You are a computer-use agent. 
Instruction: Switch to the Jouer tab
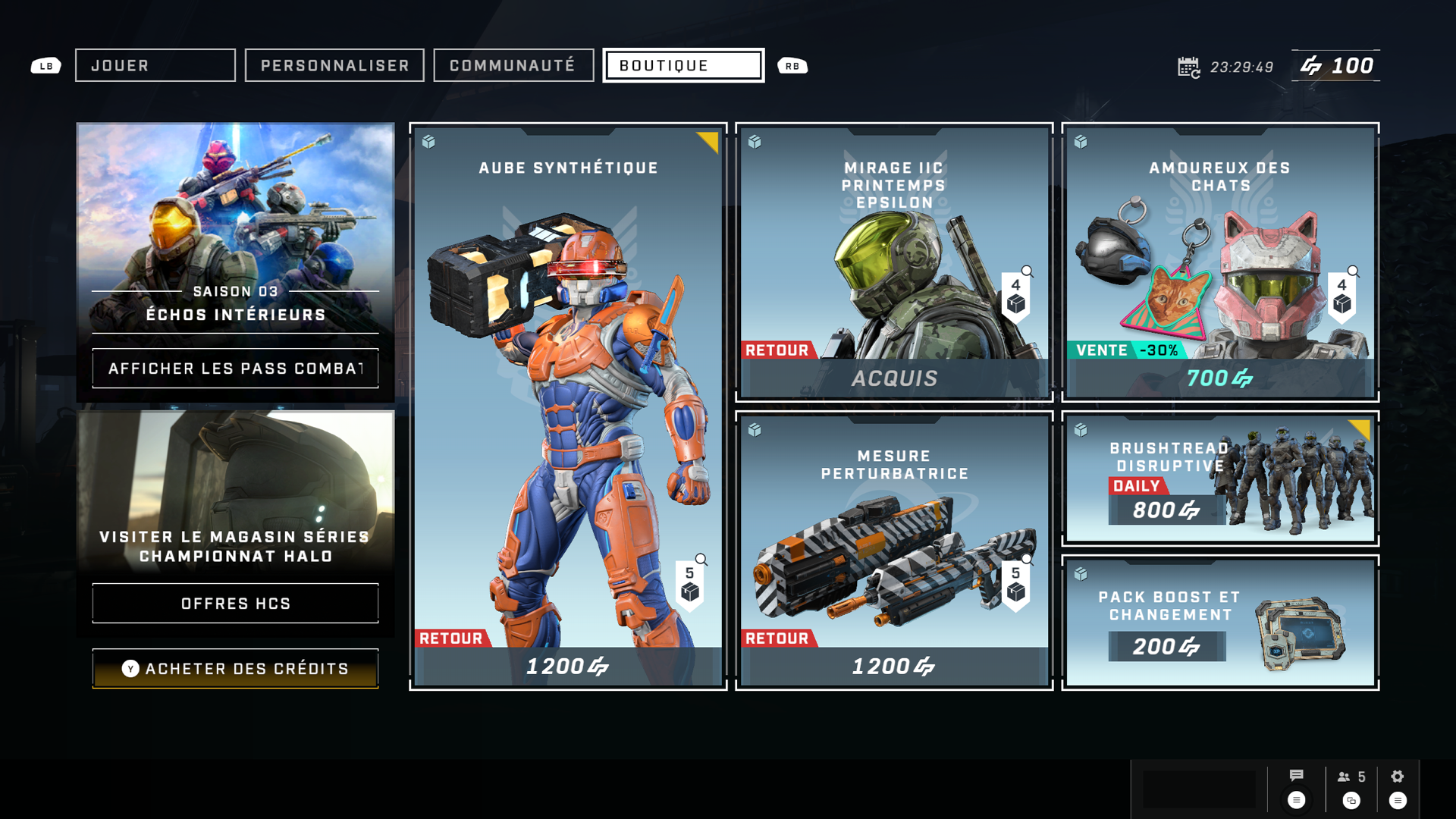[155, 66]
